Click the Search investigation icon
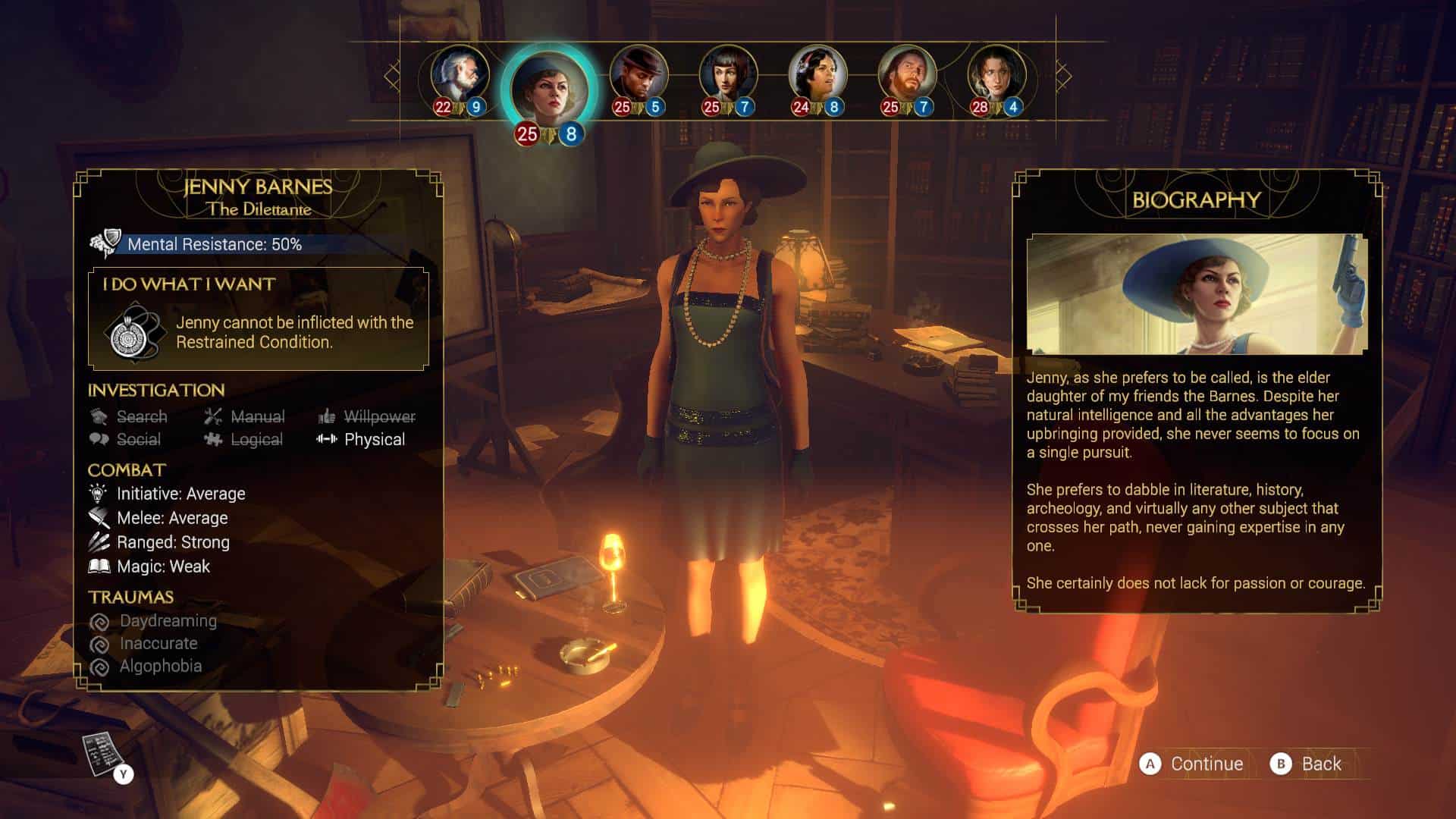The height and width of the screenshot is (819, 1456). pyautogui.click(x=99, y=416)
